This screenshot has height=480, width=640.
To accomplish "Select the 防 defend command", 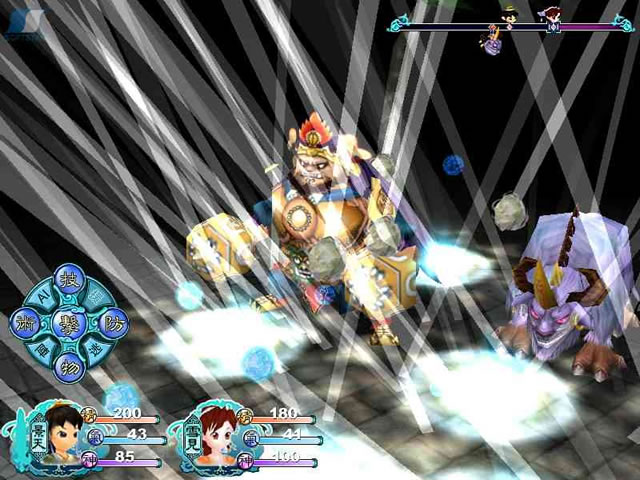I will click(x=113, y=323).
